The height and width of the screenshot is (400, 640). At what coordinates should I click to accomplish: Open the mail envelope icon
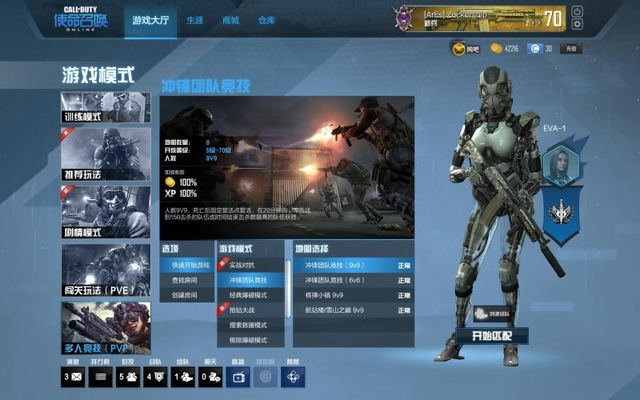click(x=73, y=377)
